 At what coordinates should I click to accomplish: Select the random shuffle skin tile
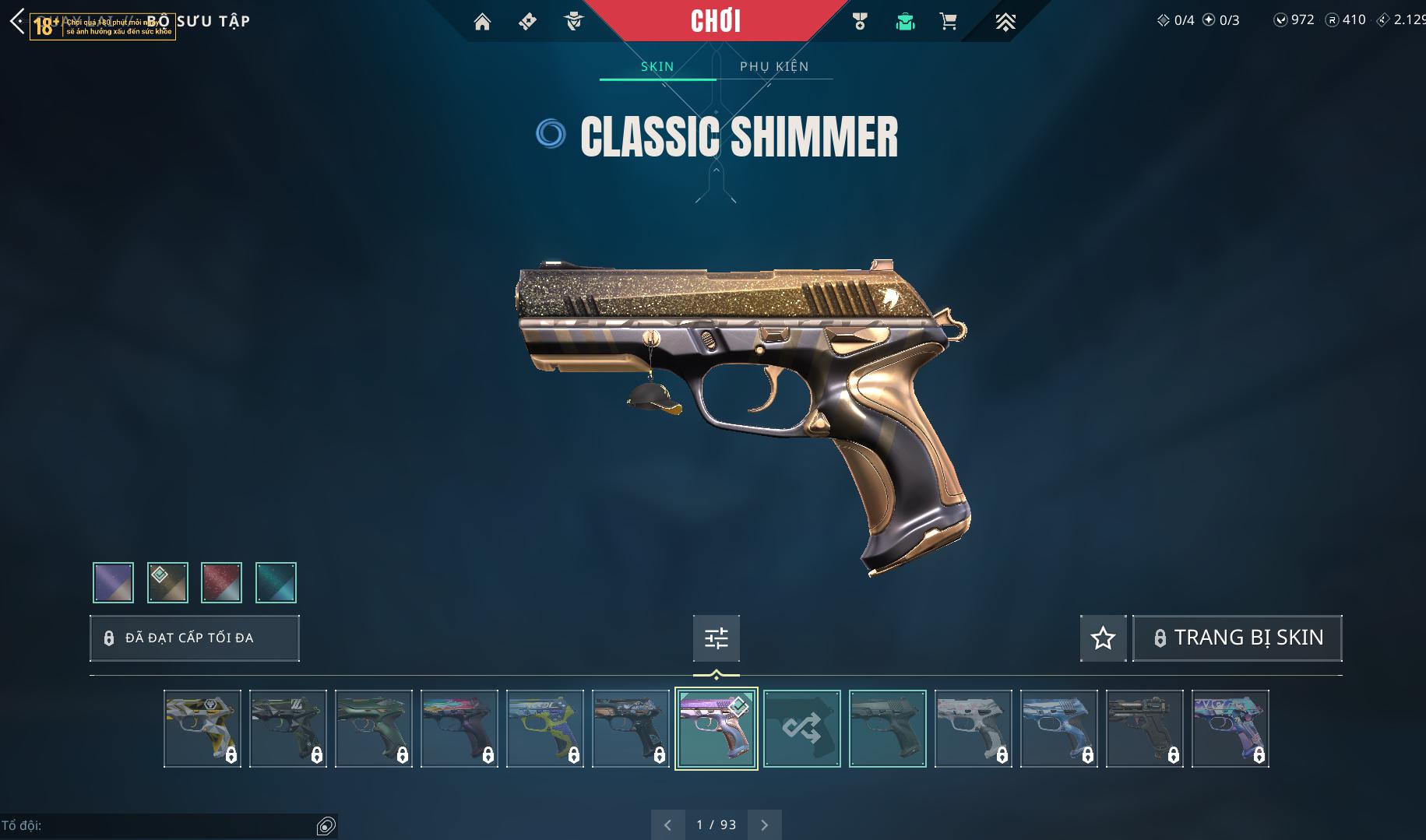802,729
